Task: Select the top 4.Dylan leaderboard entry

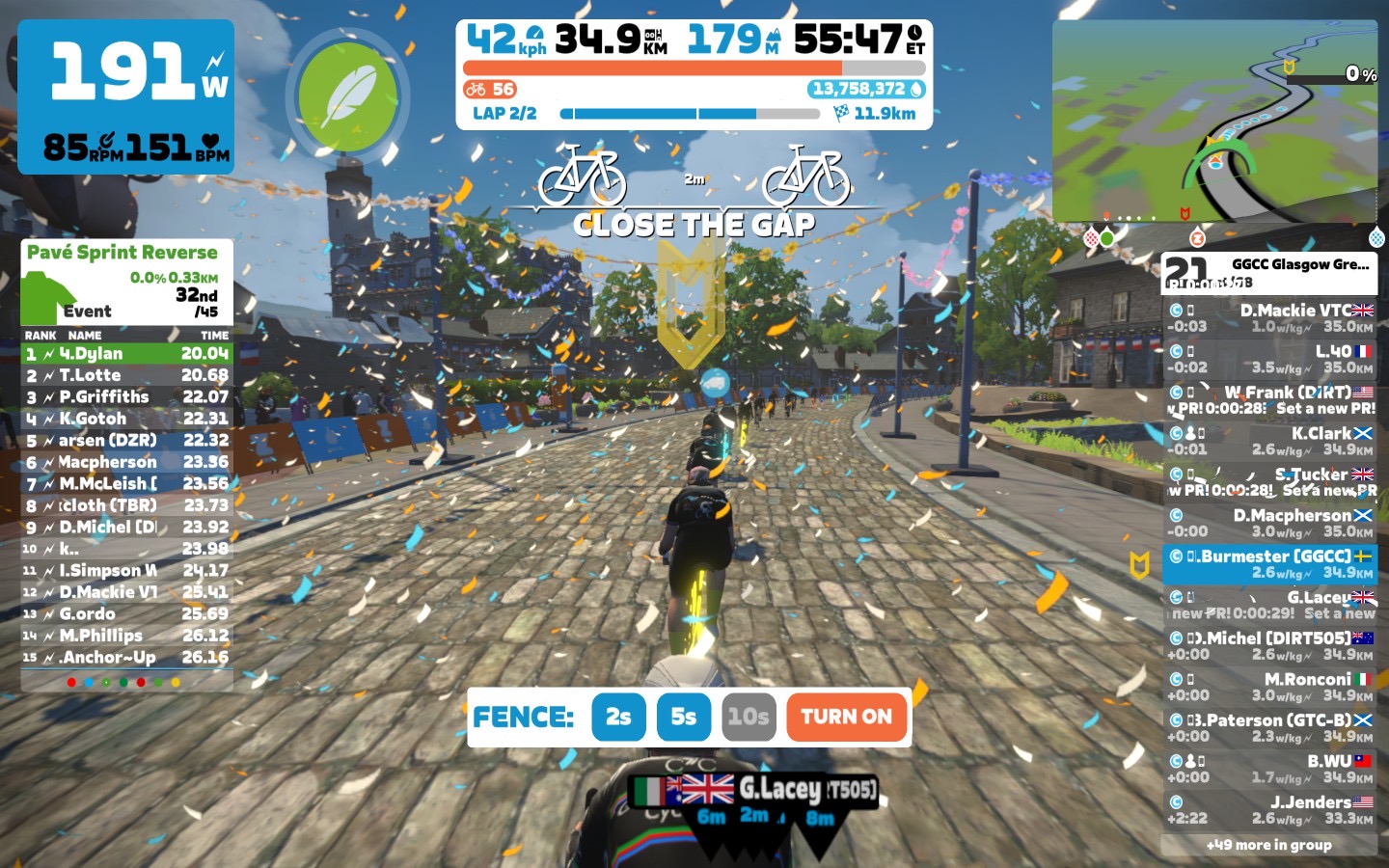Action: click(126, 353)
